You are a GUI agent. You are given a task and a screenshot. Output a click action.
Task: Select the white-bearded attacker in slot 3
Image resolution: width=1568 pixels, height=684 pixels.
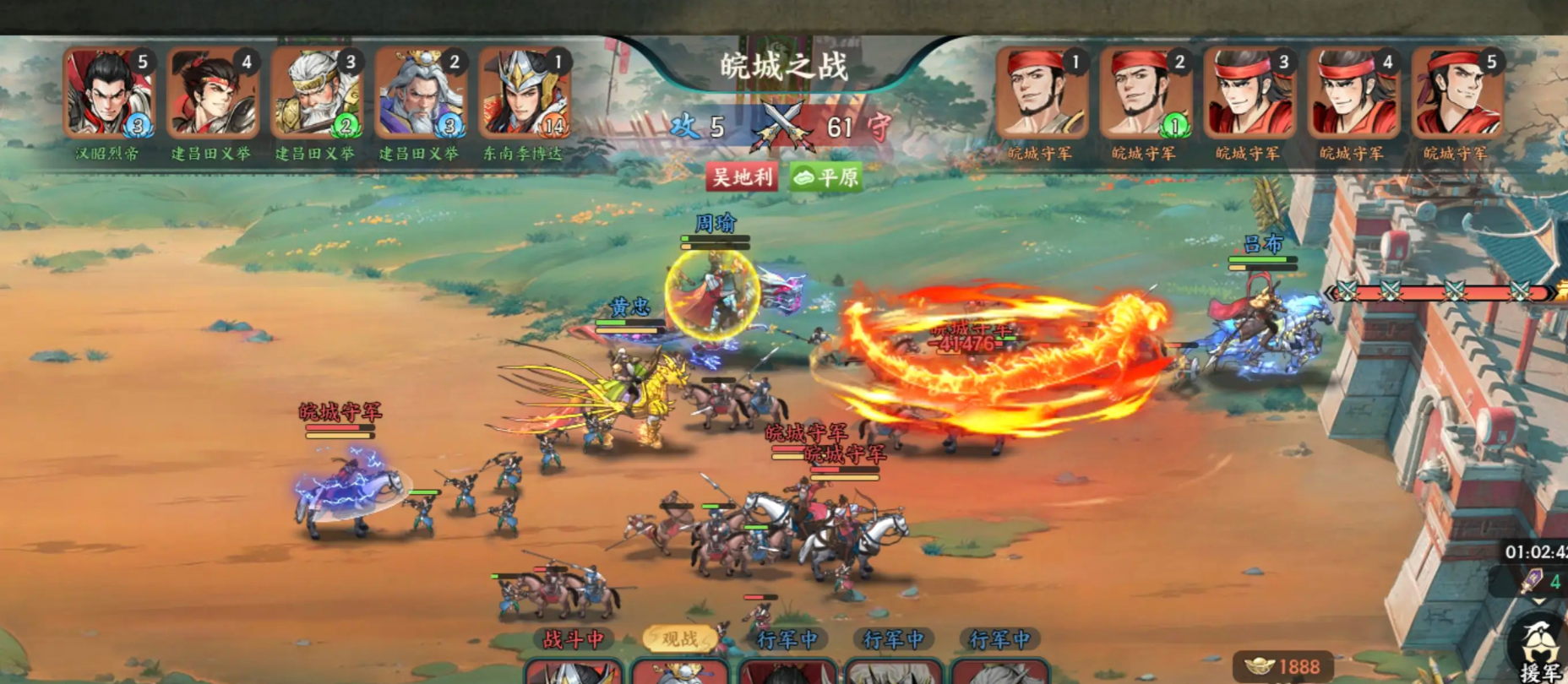[316, 95]
